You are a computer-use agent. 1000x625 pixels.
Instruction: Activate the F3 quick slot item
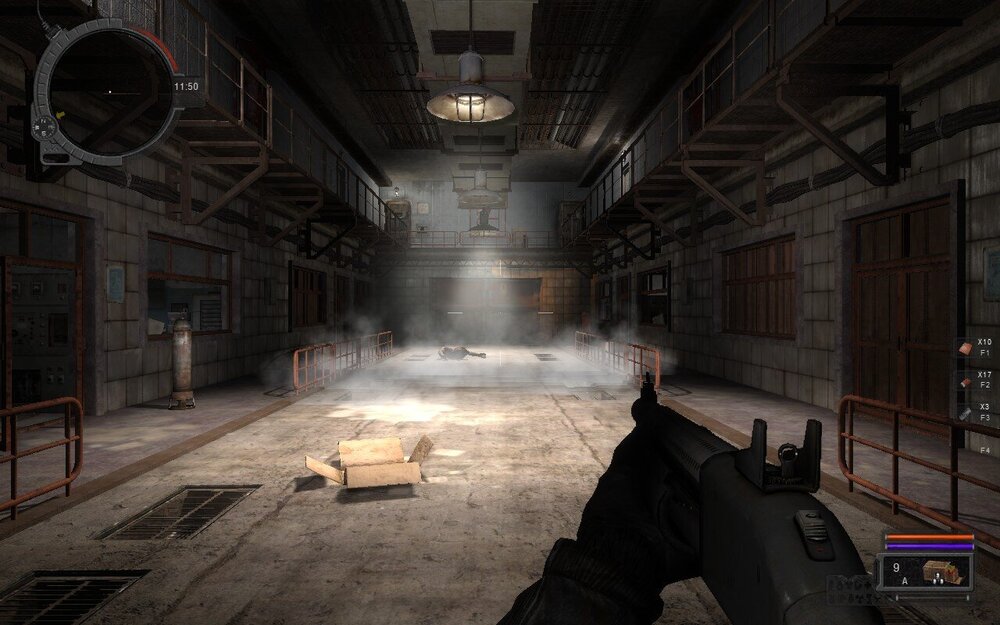[965, 412]
